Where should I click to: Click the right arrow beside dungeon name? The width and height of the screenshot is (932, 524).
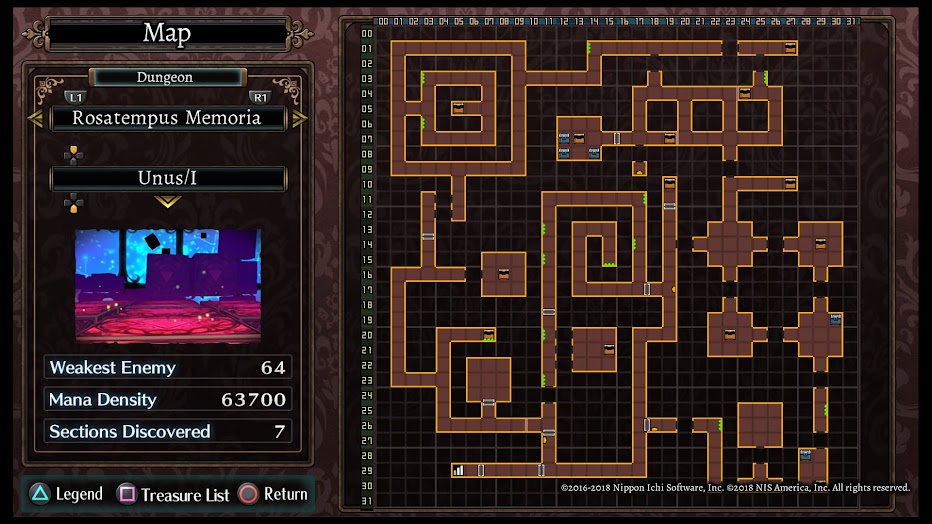click(300, 119)
